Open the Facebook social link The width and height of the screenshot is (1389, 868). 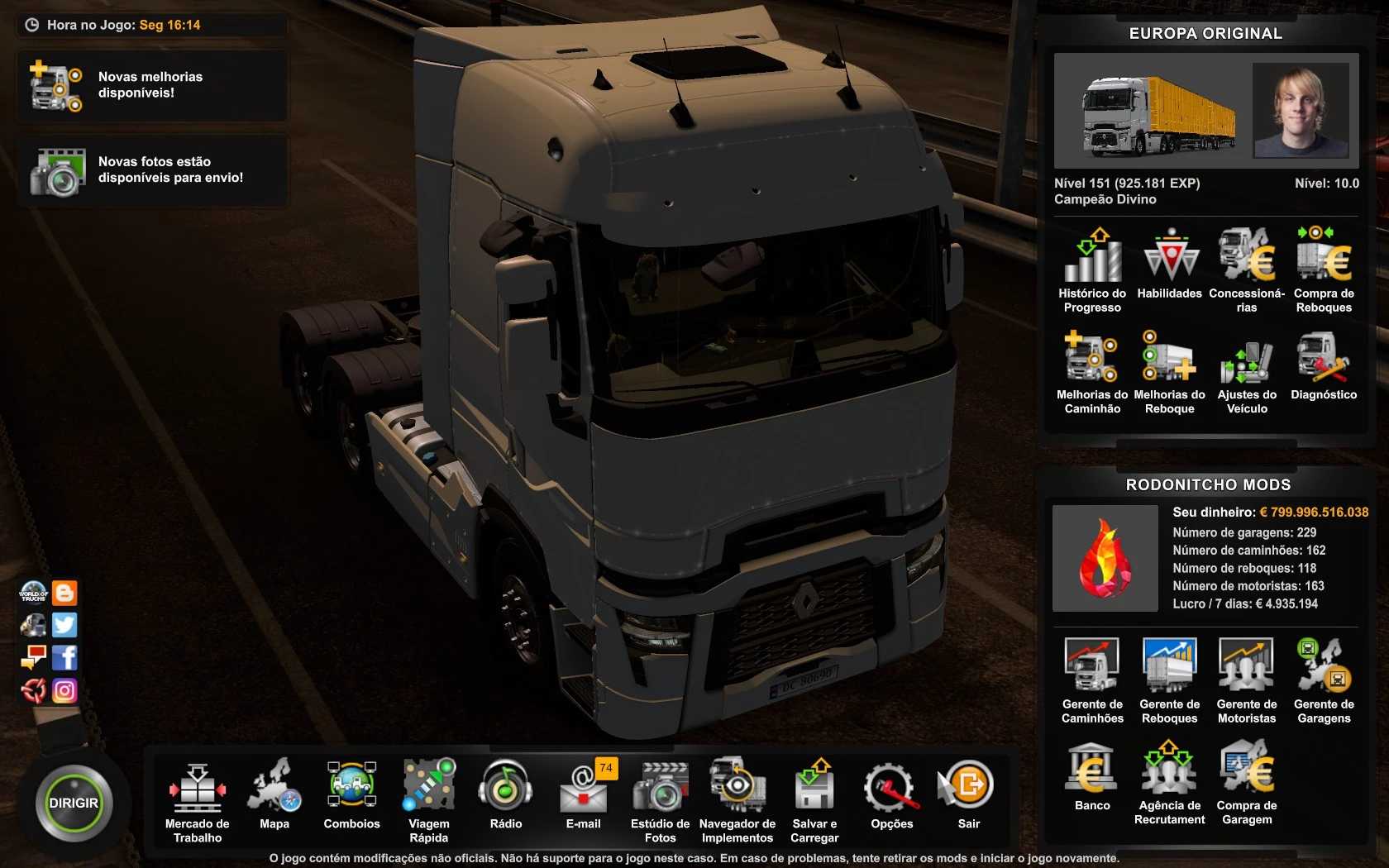coord(64,658)
